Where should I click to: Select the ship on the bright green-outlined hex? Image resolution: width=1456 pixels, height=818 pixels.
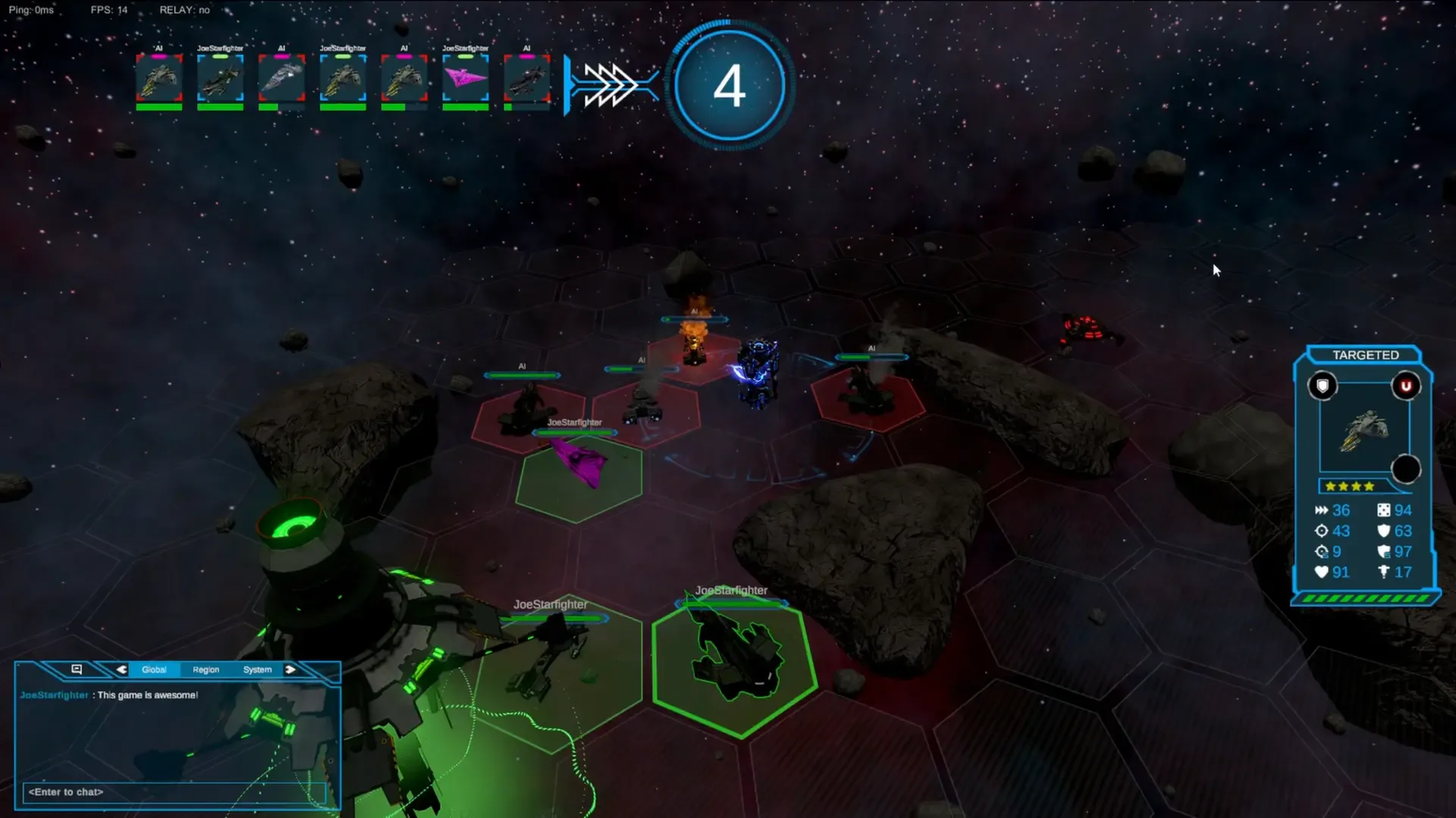pos(736,656)
